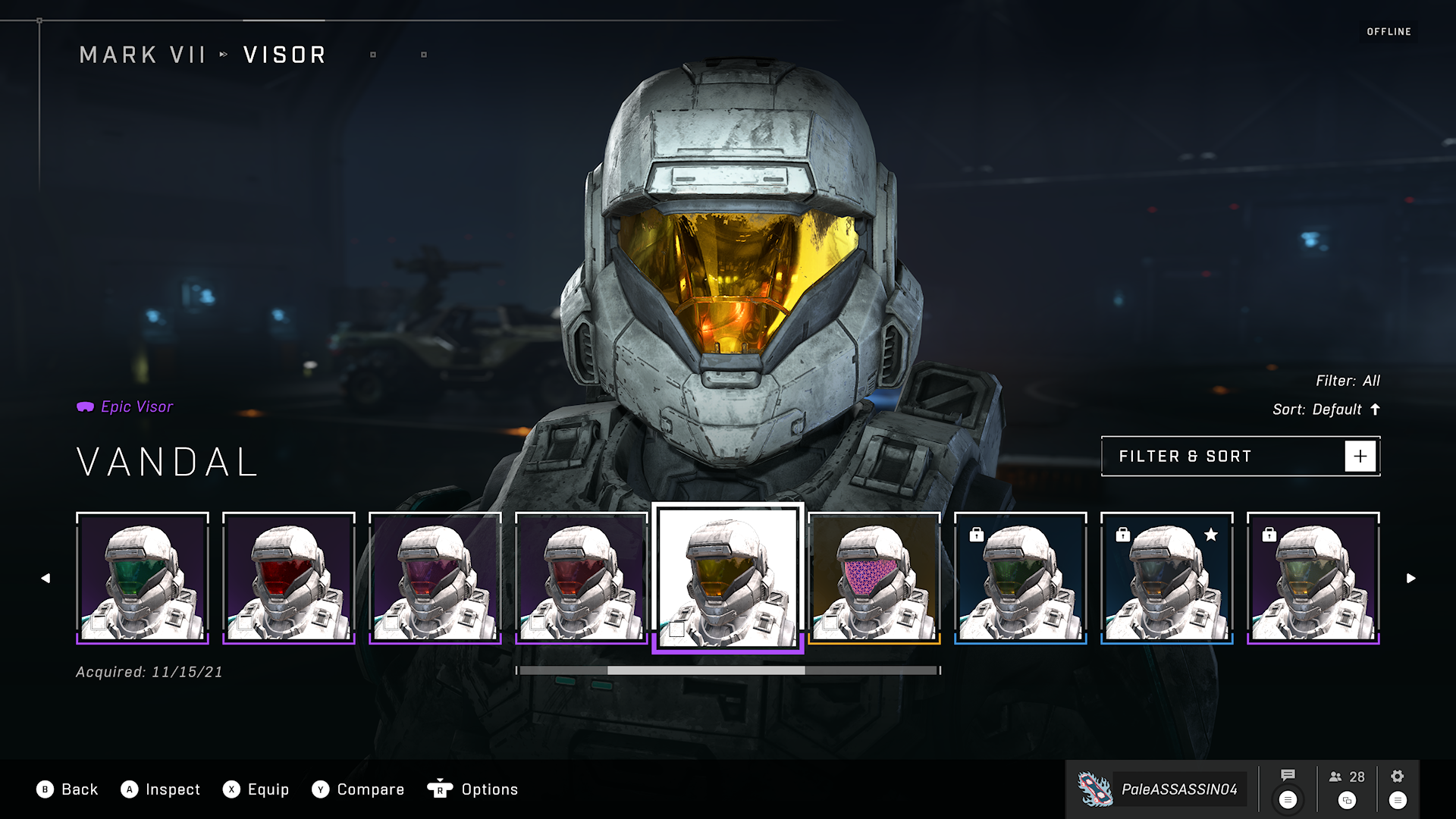
Task: Select the green visor thumbnail on purple background
Action: click(143, 578)
